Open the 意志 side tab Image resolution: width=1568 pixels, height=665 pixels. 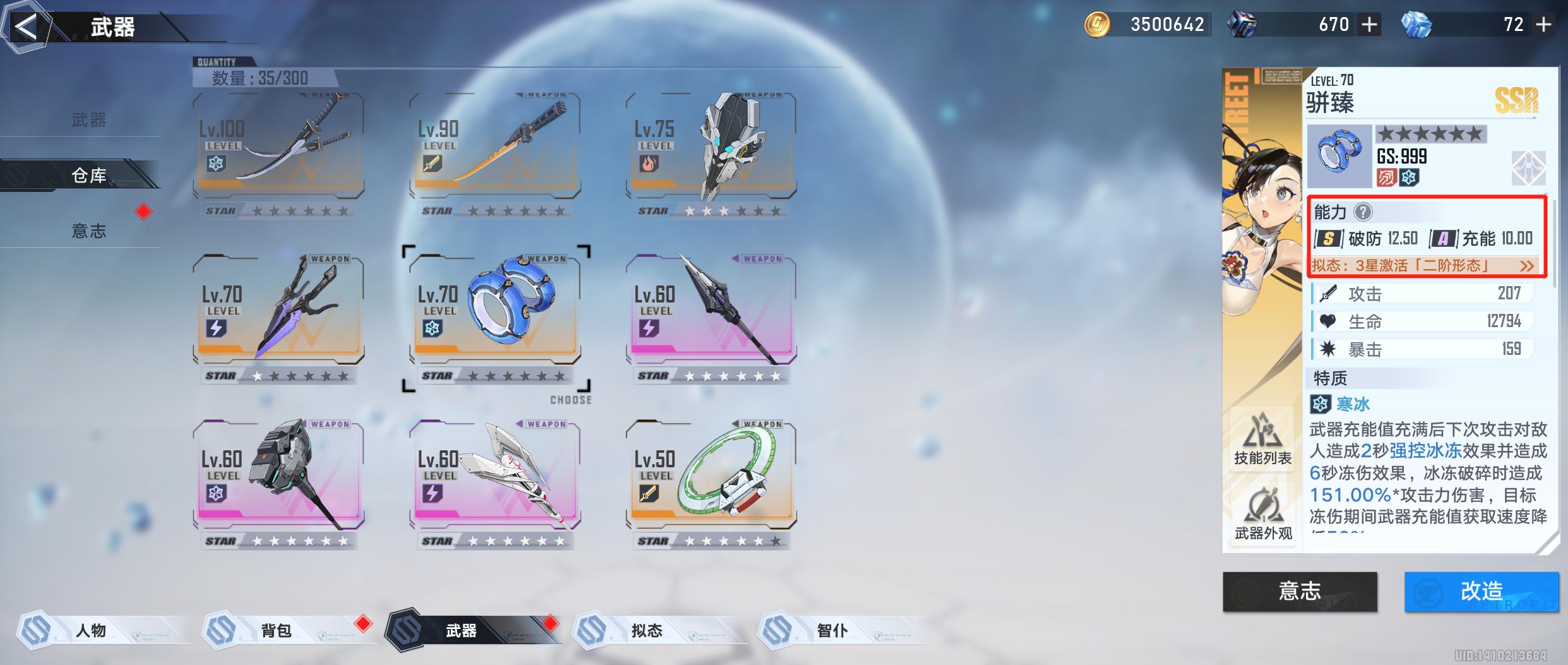pyautogui.click(x=88, y=231)
